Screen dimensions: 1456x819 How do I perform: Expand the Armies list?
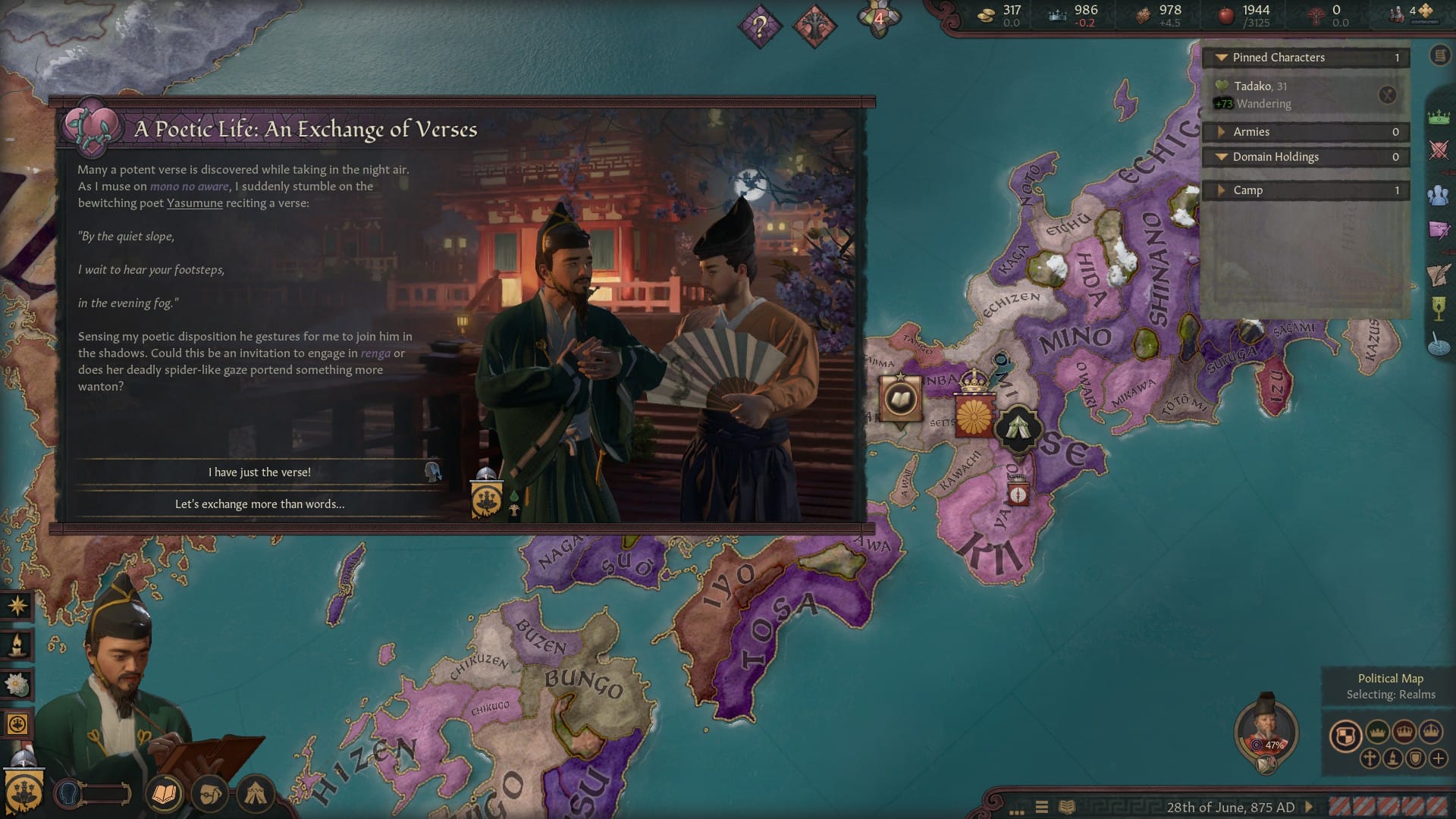tap(1221, 132)
